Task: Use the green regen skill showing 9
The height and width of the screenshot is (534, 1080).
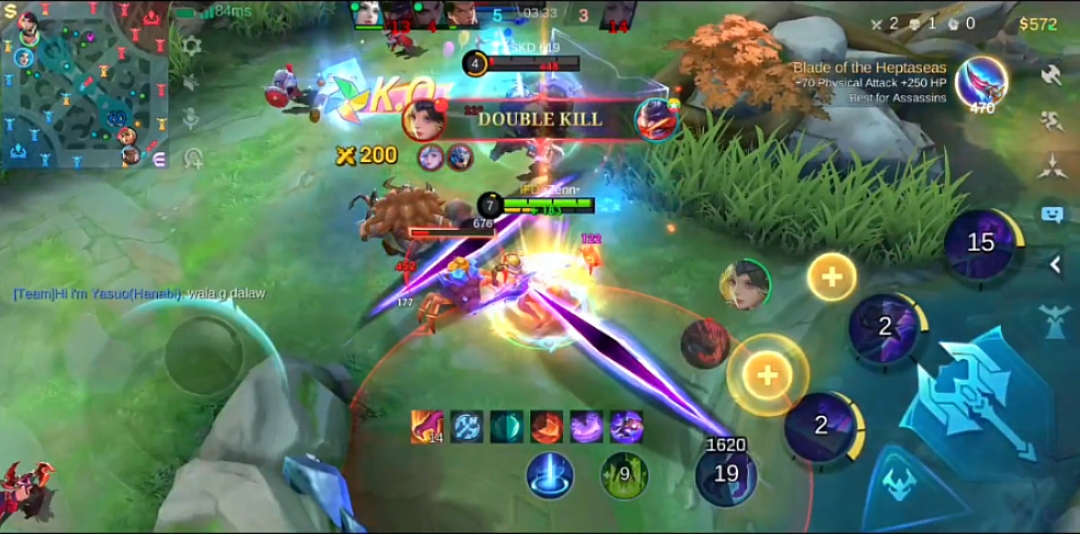Action: pyautogui.click(x=624, y=474)
